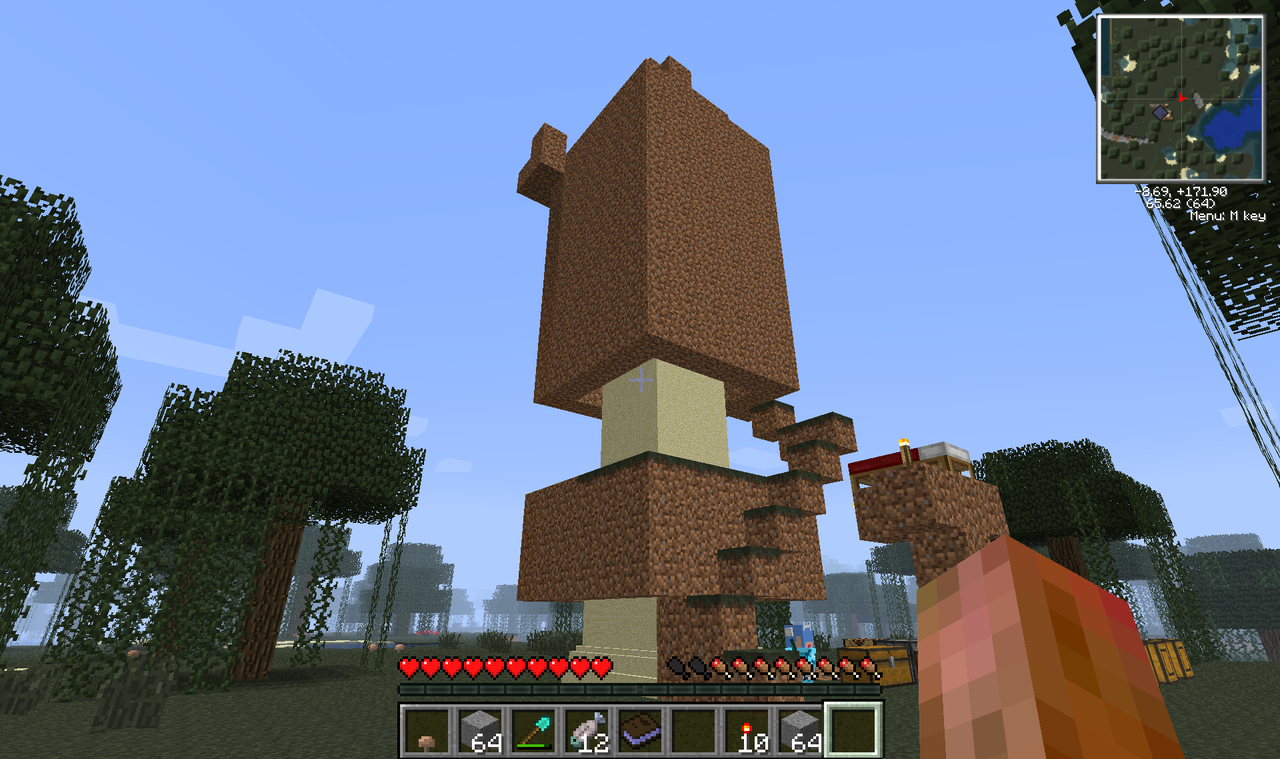The width and height of the screenshot is (1280, 759).
Task: Click the '65.62 (64)' altitude readout
Action: point(1181,203)
